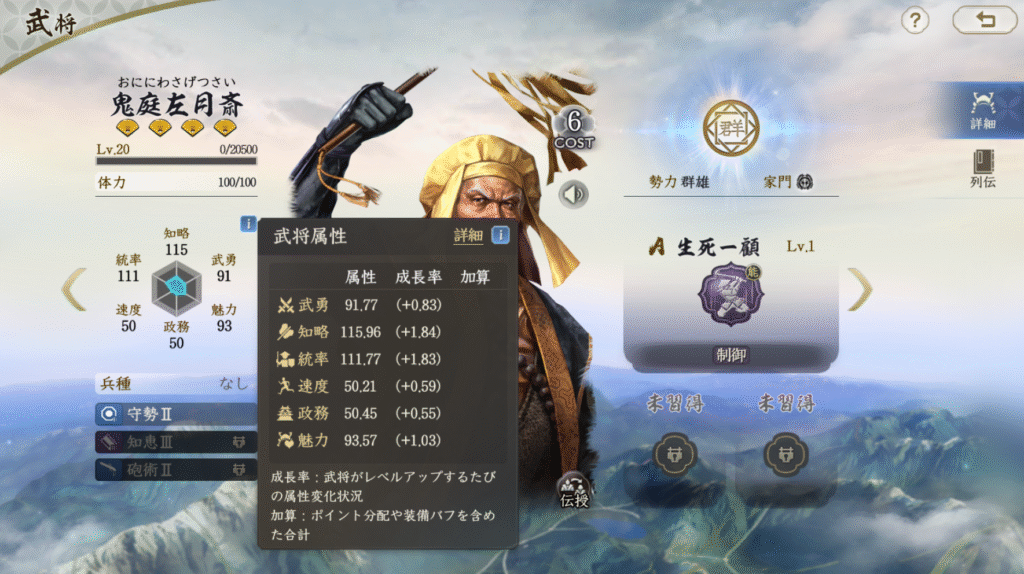Screen dimensions: 1024x574
Task: Switch to the 詳細 details tab
Action: (x=982, y=110)
